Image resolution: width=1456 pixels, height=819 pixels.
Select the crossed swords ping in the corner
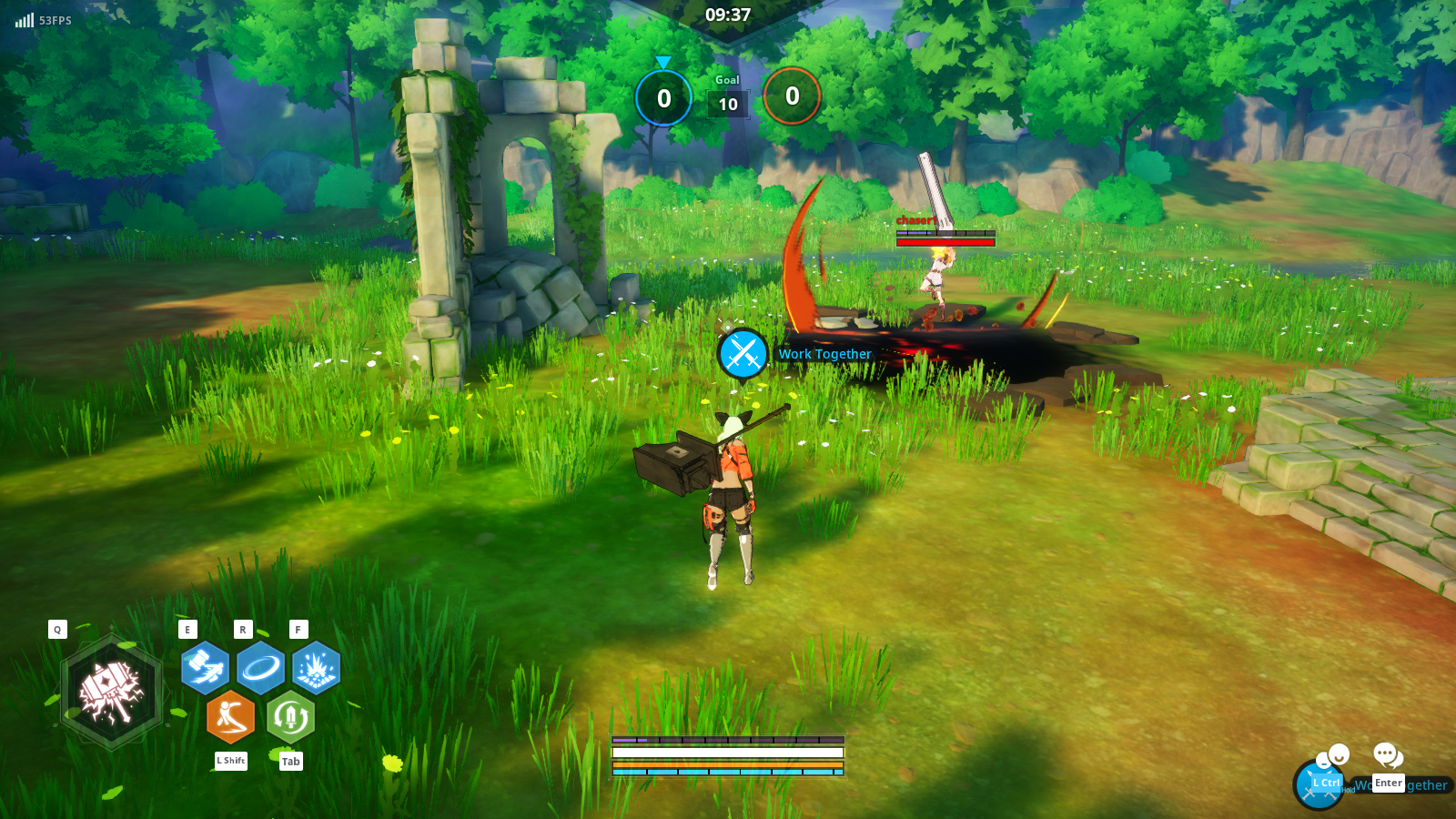coord(1317,784)
